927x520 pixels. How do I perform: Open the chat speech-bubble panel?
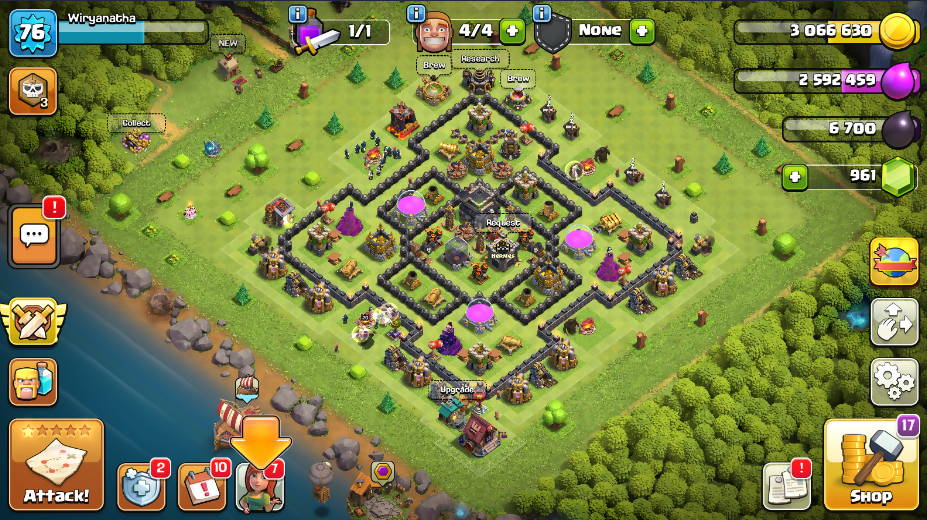pyautogui.click(x=35, y=236)
